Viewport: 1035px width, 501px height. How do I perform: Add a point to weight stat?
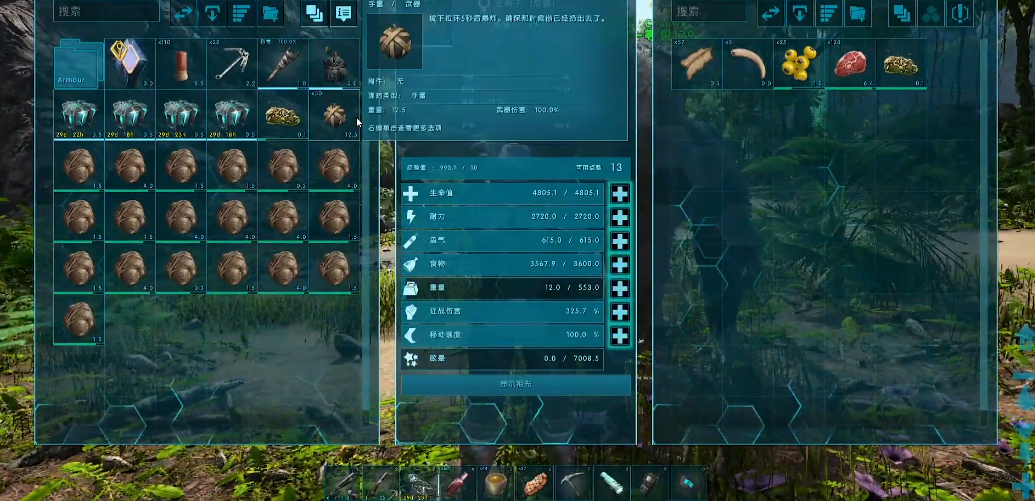click(x=620, y=288)
